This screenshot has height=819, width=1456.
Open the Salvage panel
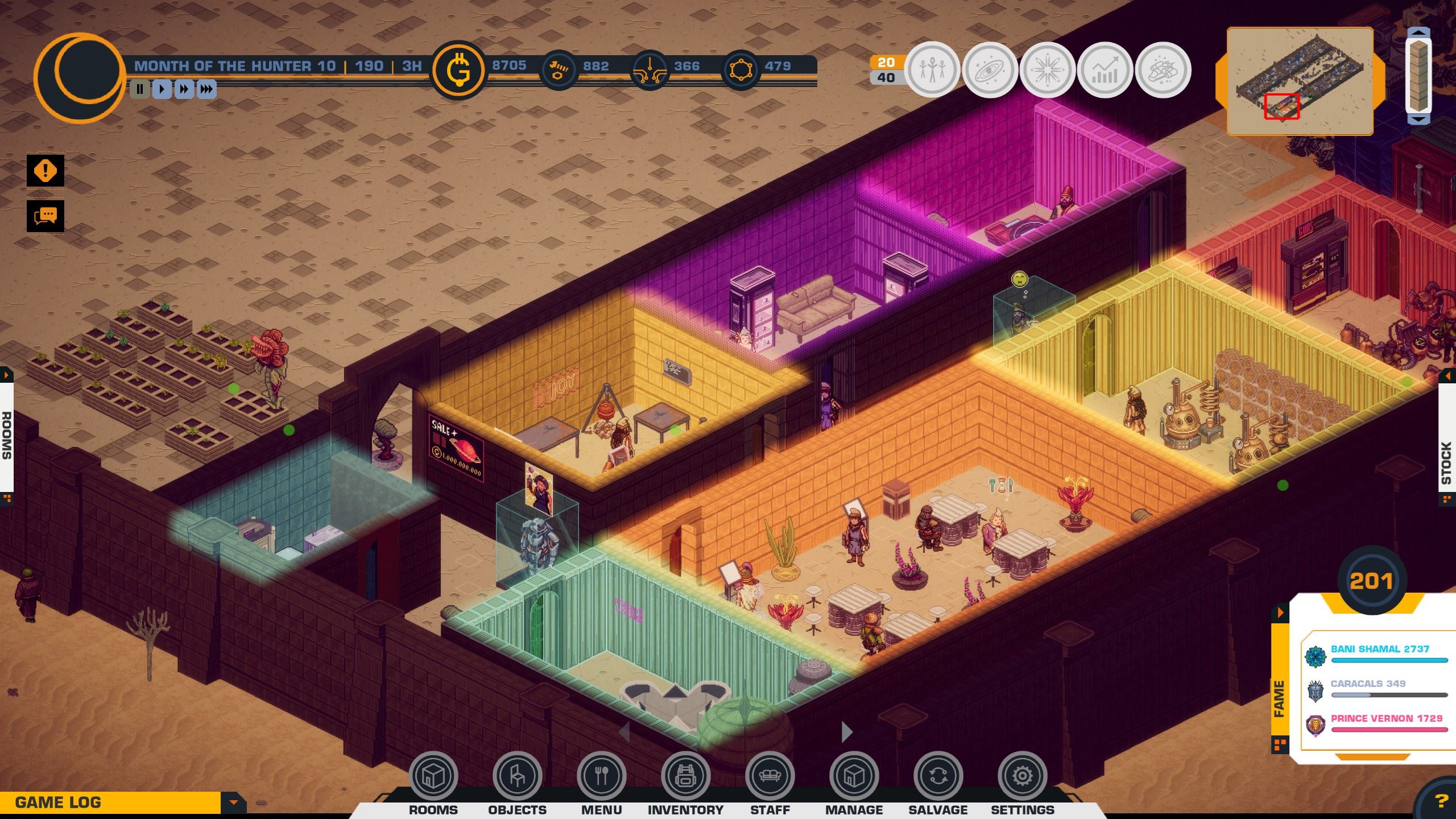click(x=938, y=776)
